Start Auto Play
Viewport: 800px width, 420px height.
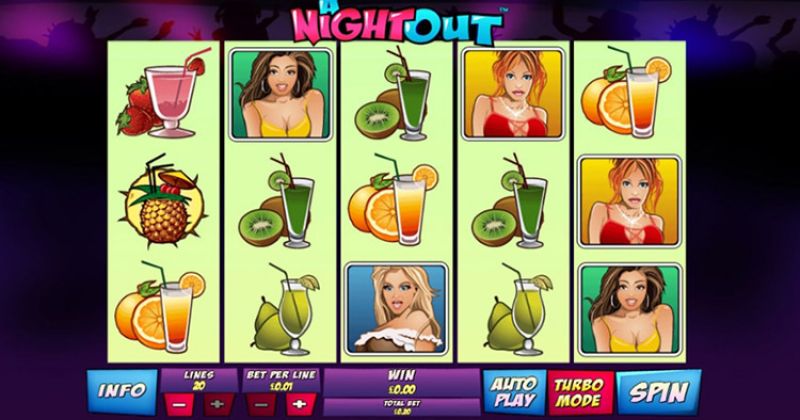pos(513,391)
